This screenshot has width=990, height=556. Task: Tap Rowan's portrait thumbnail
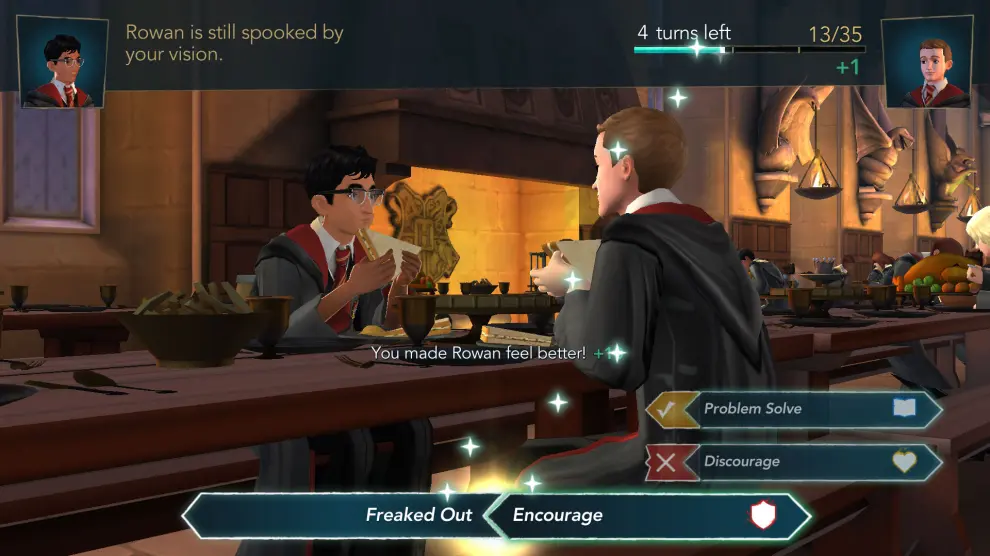tap(925, 62)
